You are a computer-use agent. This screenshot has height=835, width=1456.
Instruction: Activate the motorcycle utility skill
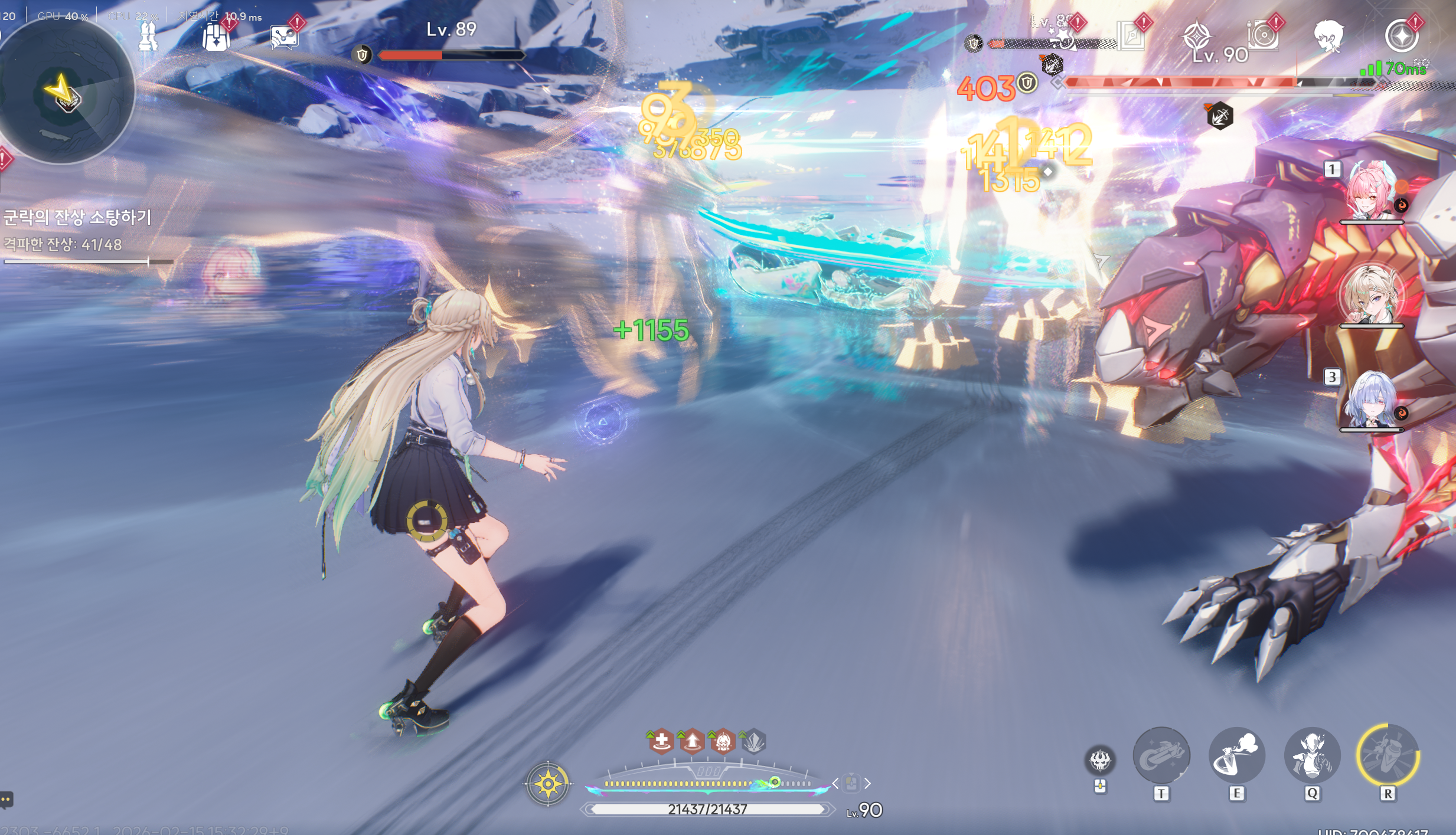click(x=1161, y=755)
